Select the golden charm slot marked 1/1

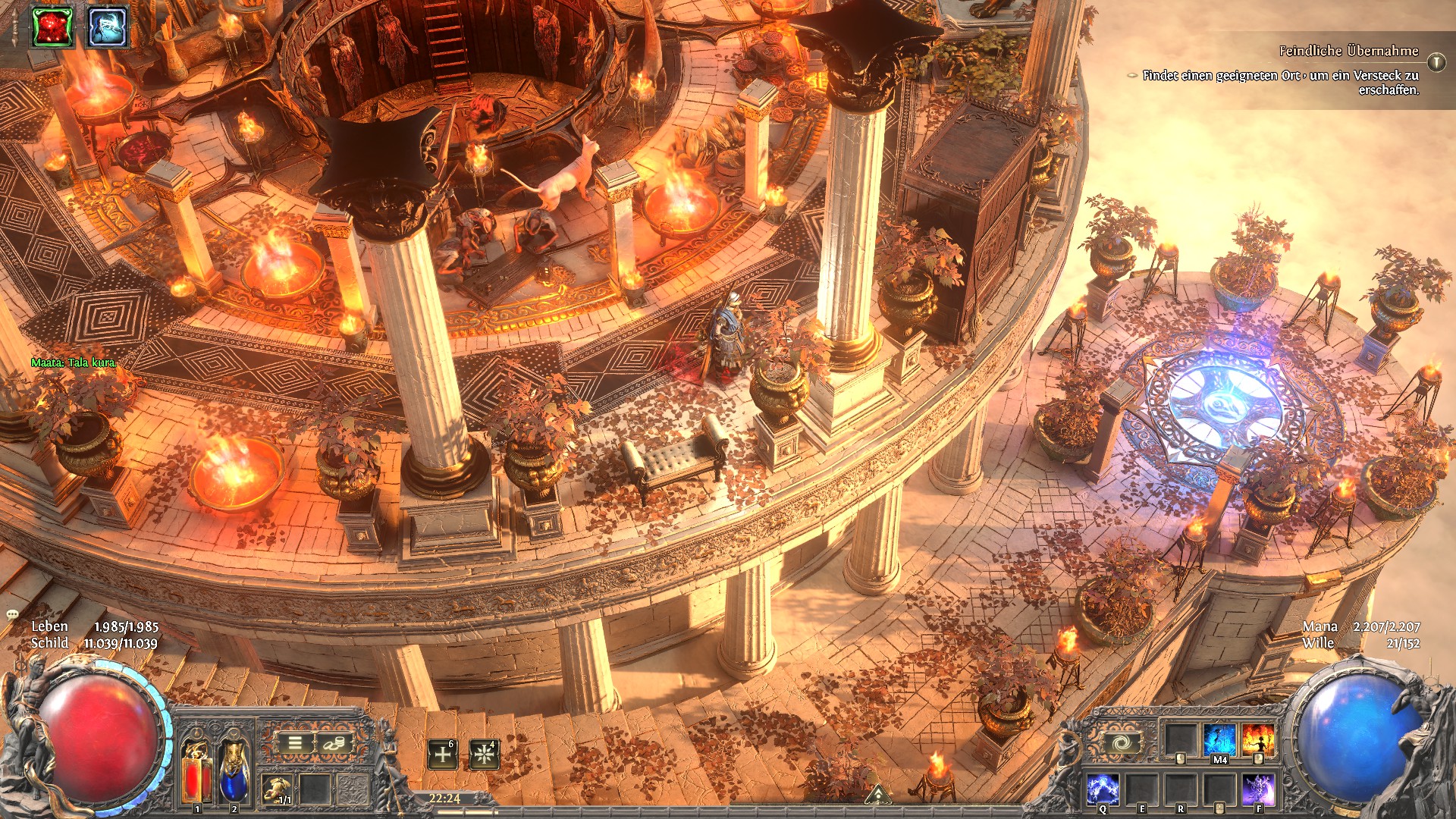click(x=277, y=789)
